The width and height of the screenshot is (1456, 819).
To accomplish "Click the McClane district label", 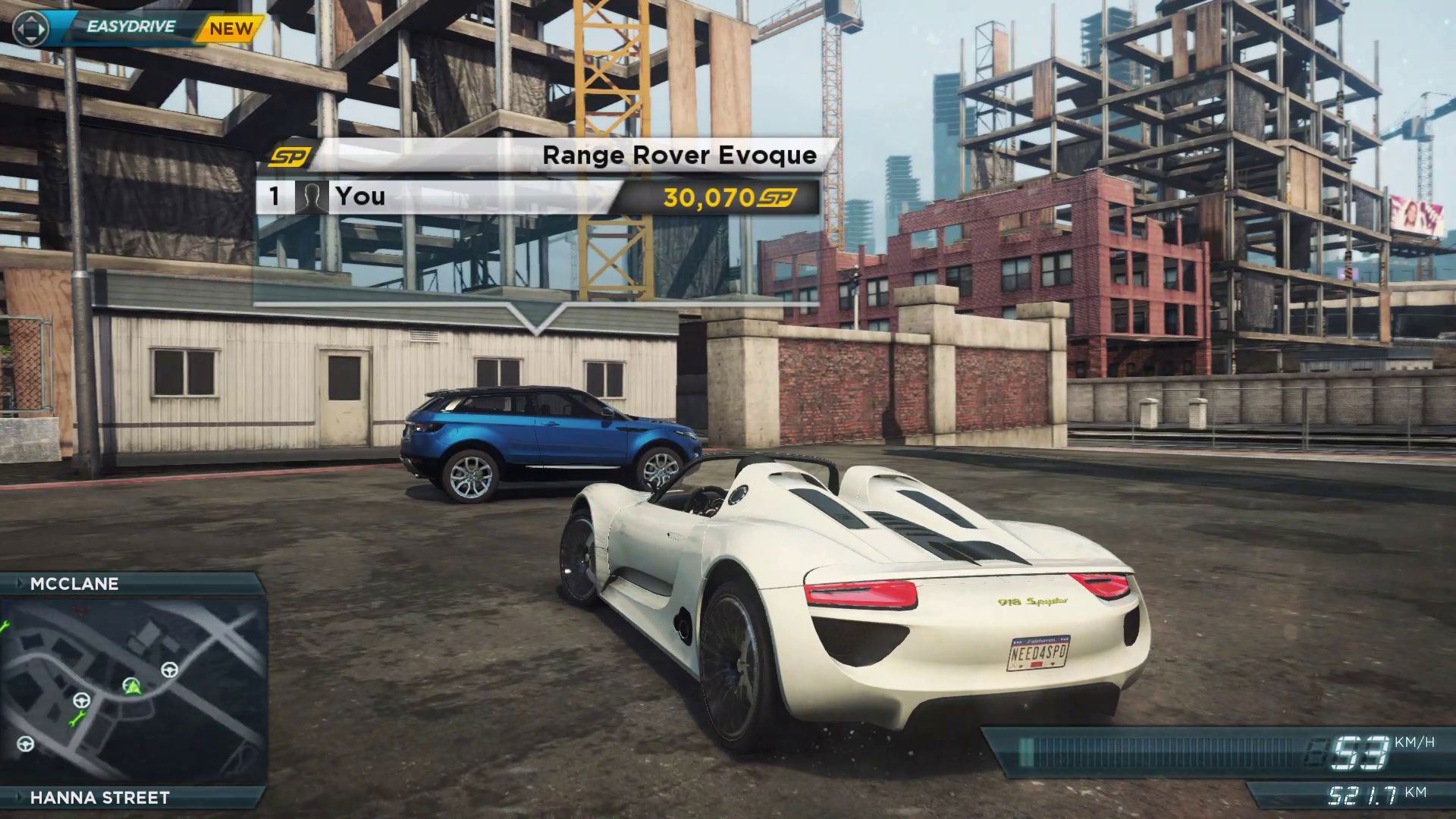I will coord(74,584).
